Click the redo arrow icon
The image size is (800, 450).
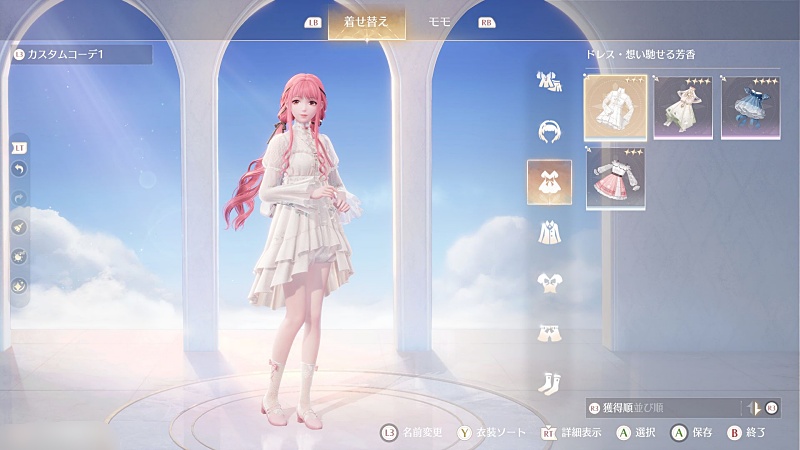pyautogui.click(x=20, y=198)
